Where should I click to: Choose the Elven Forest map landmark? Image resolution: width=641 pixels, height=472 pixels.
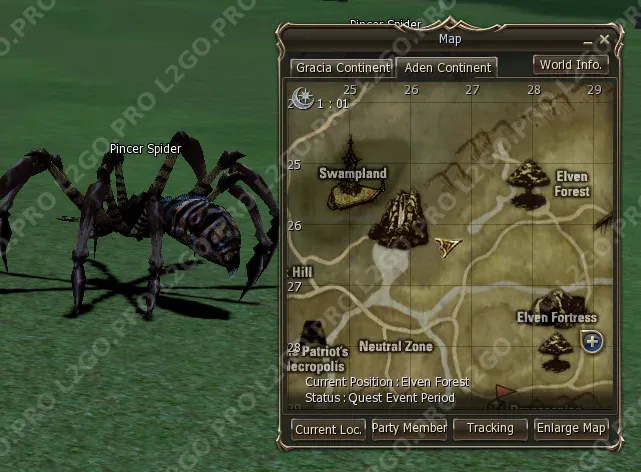[x=572, y=184]
